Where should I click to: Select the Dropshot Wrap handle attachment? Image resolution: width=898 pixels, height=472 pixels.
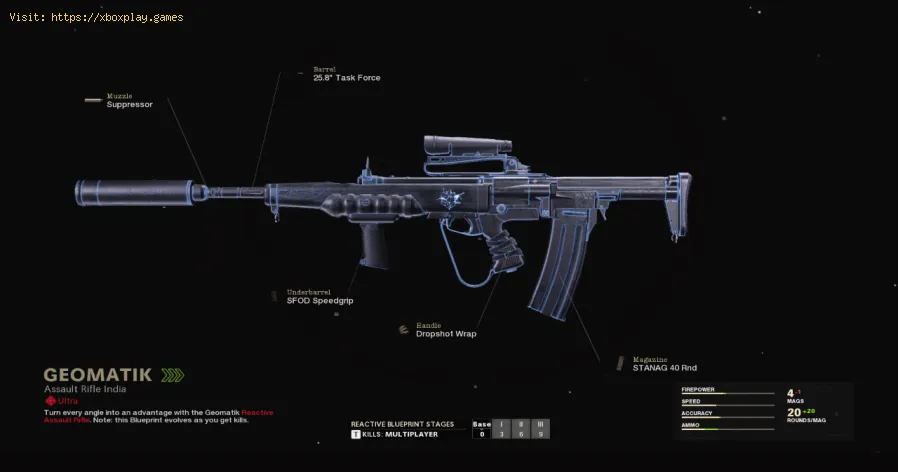tap(446, 333)
